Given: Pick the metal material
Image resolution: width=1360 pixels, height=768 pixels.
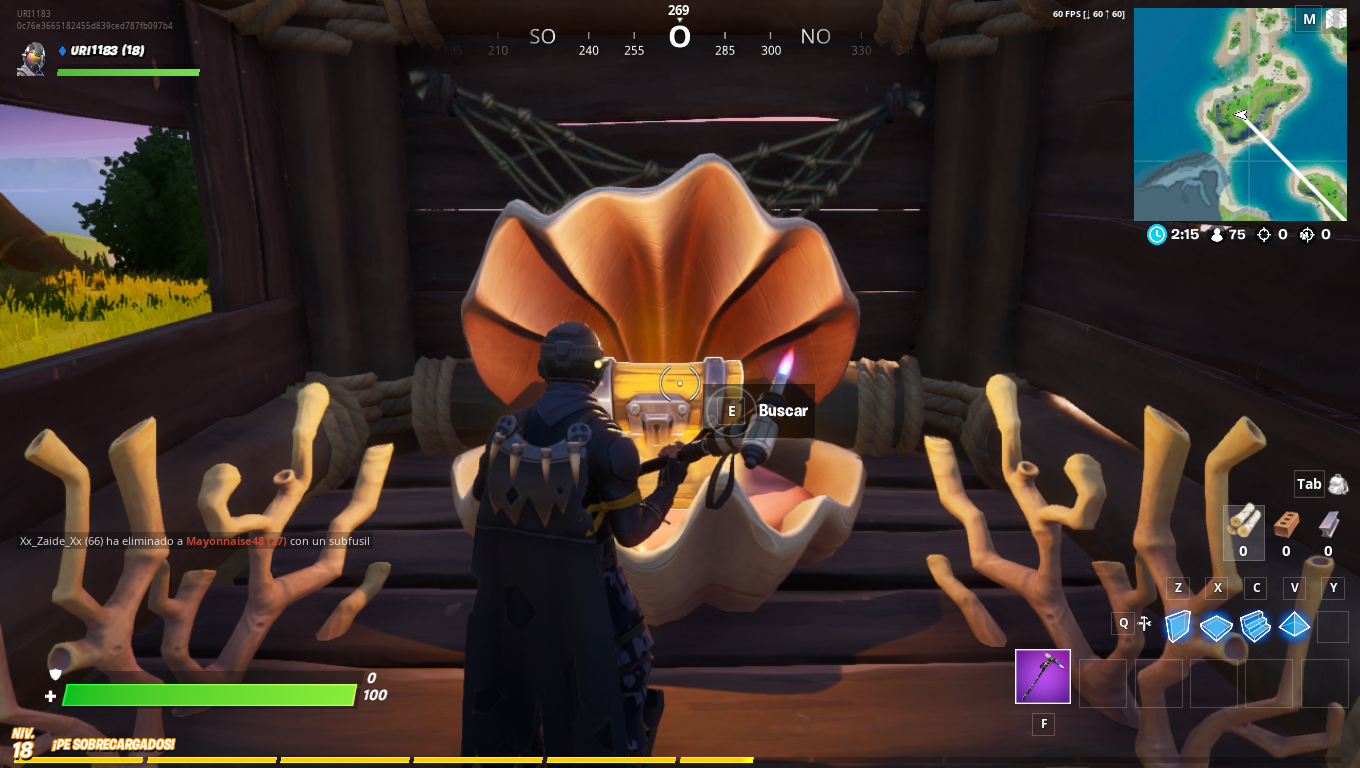Looking at the screenshot, I should pyautogui.click(x=1328, y=523).
